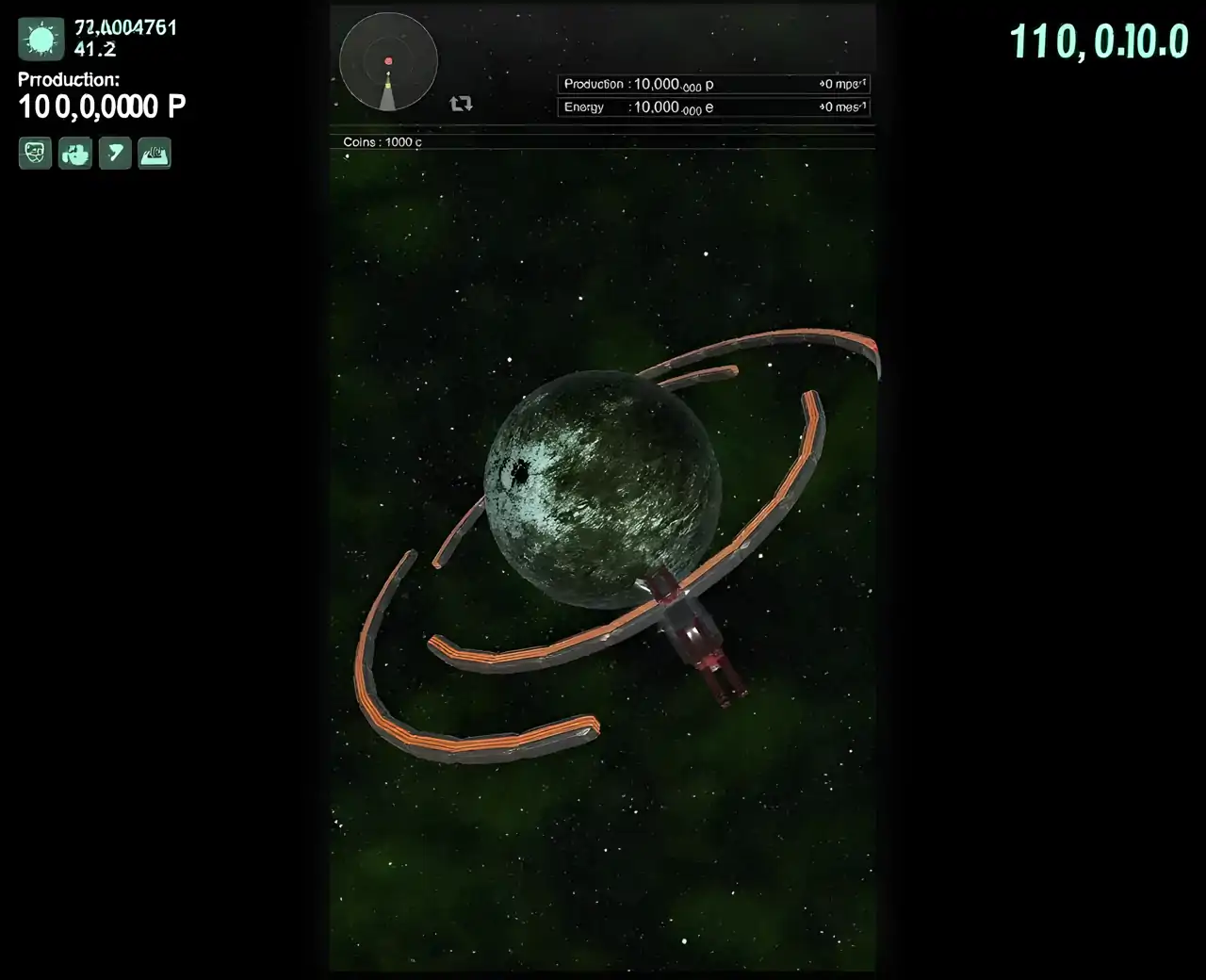The image size is (1206, 980).
Task: Open the mining landscape icon
Action: pos(155,153)
